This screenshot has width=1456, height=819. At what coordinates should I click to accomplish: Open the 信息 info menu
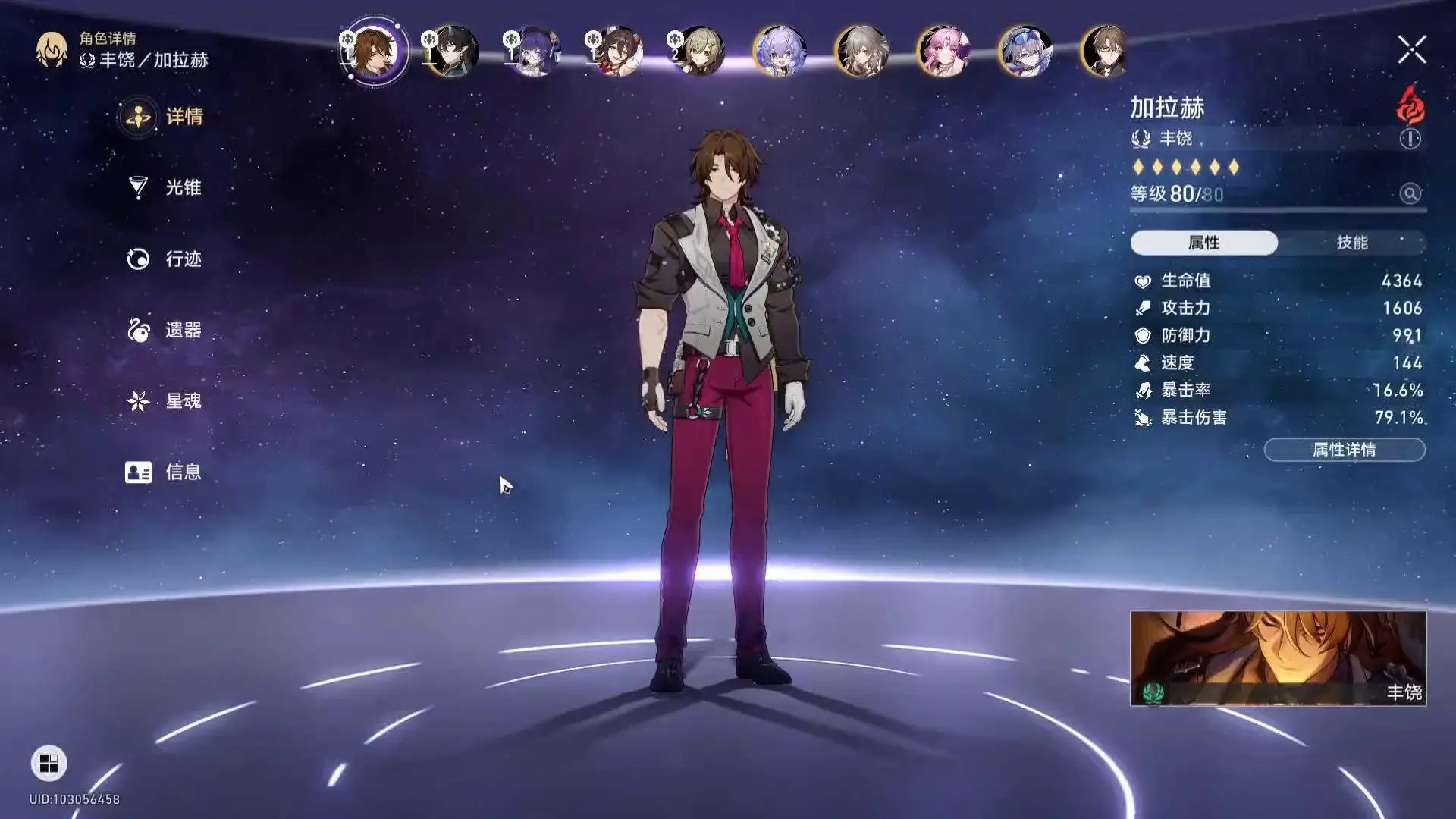click(x=163, y=472)
